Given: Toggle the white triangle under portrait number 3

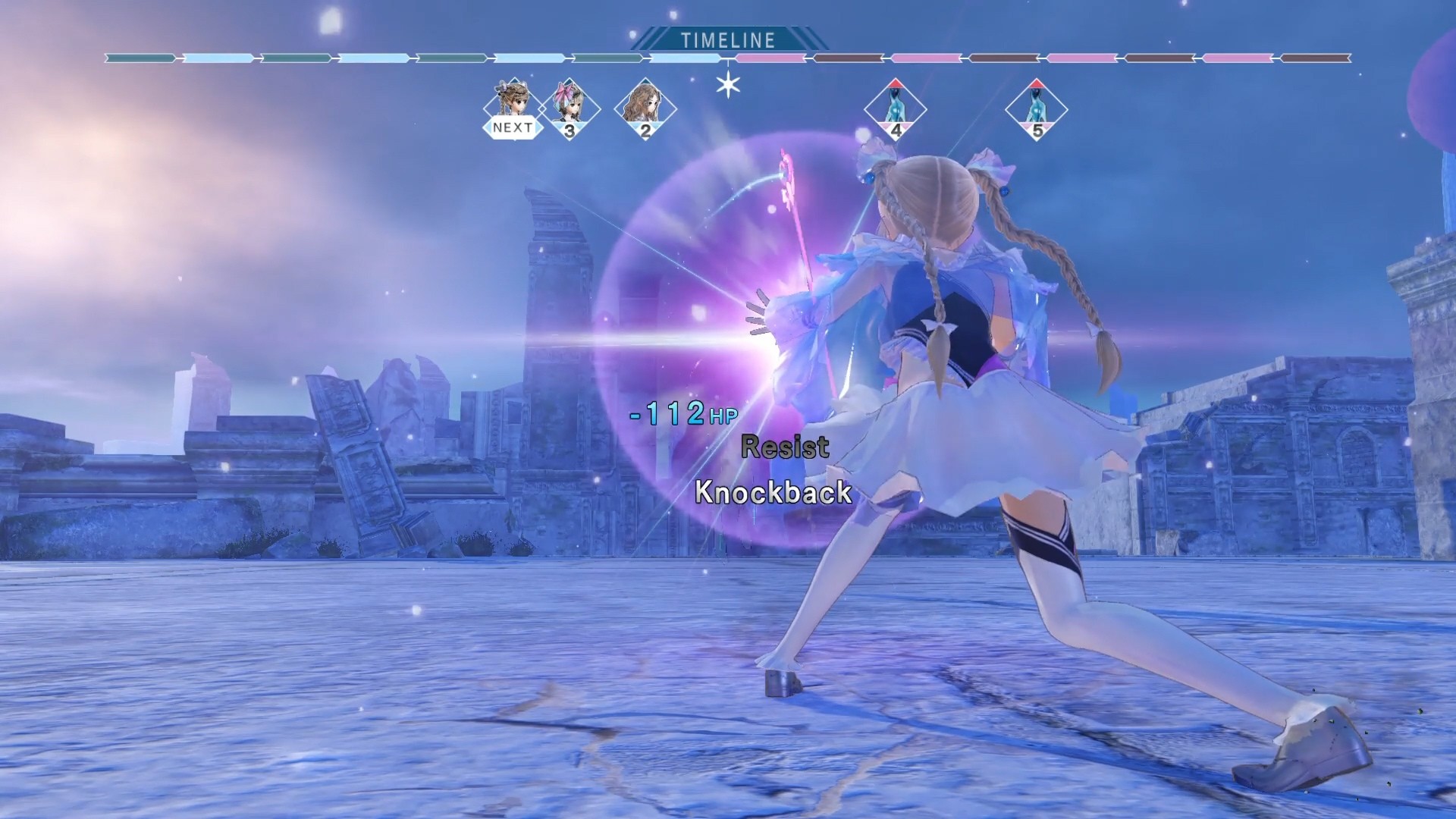Looking at the screenshot, I should (x=570, y=130).
